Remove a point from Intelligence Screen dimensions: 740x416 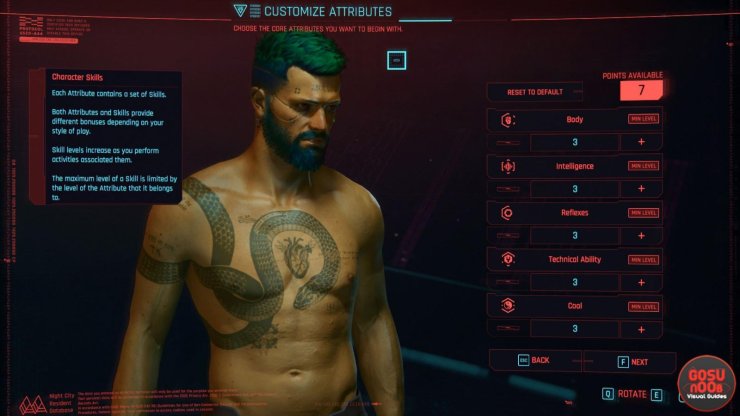[508, 189]
